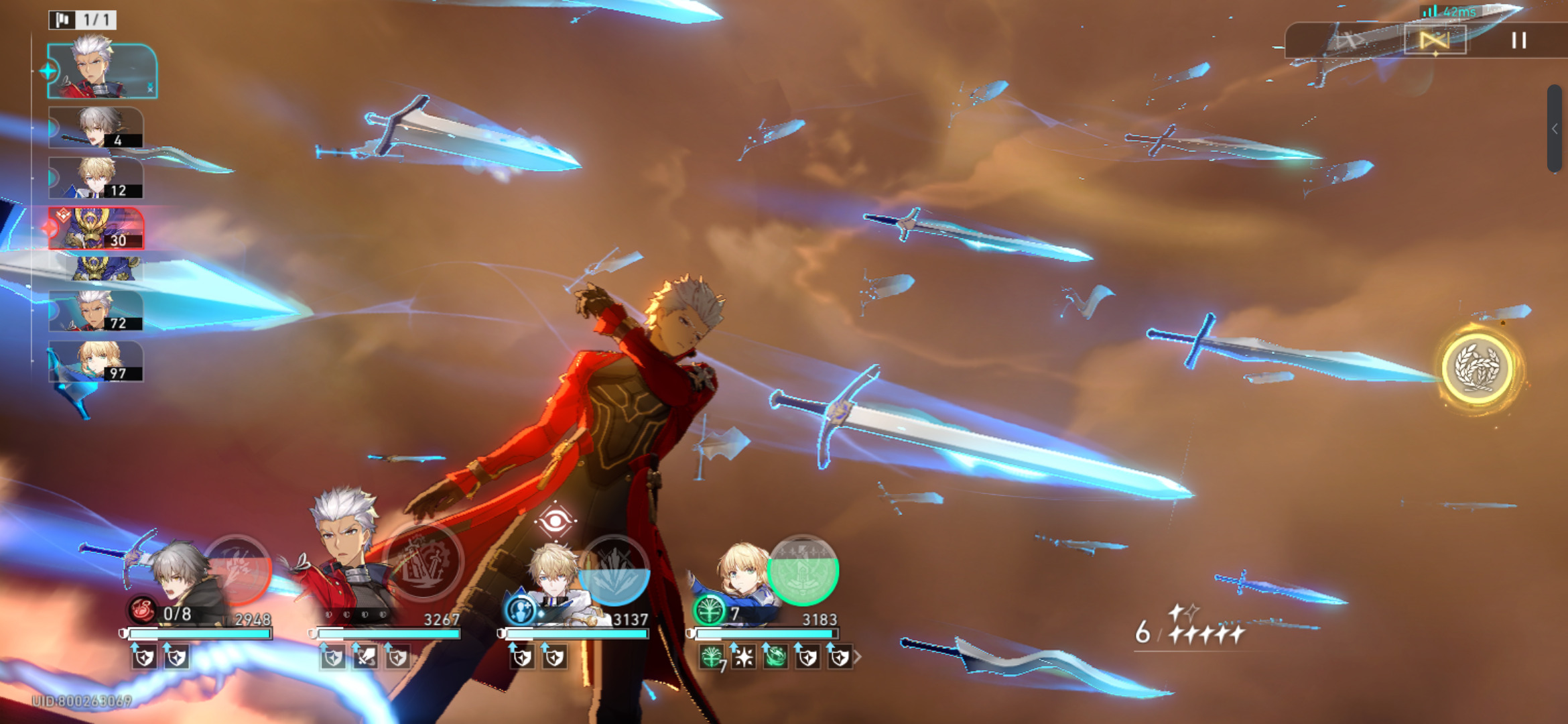This screenshot has height=724, width=1568.
Task: Select the turn-order portrait marked 4
Action: tap(96, 127)
